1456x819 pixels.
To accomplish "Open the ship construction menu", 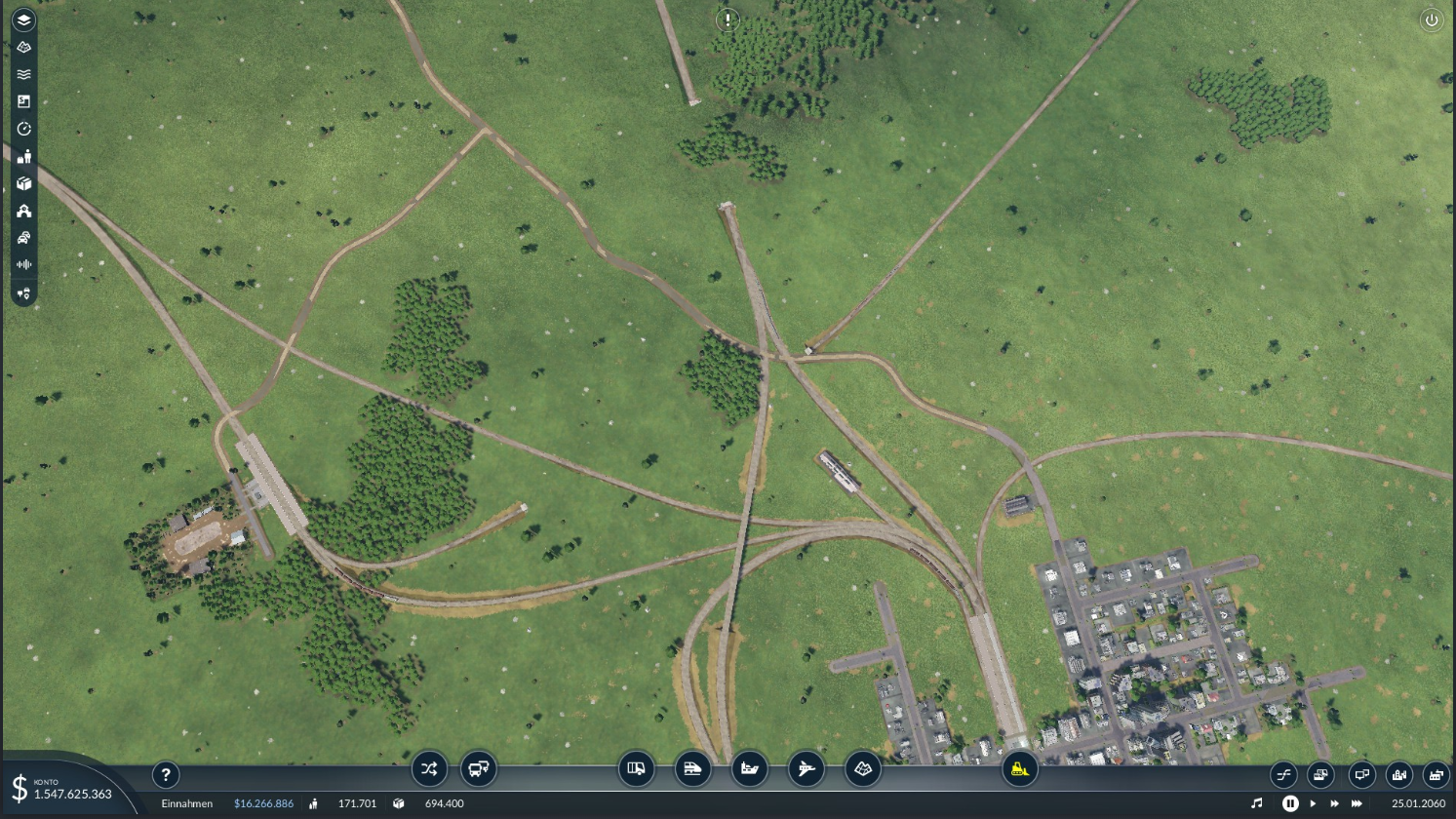I will (x=749, y=769).
